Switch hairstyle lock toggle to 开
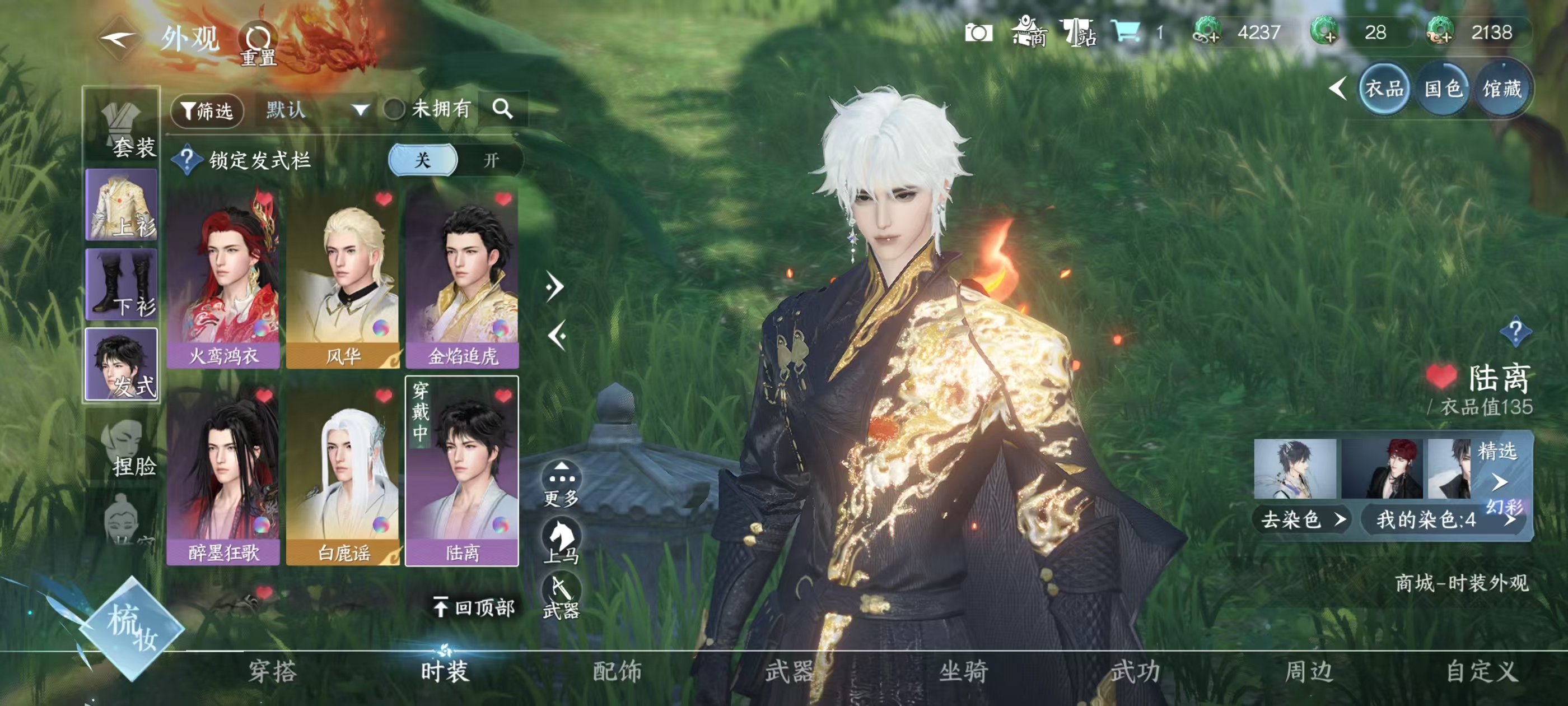The height and width of the screenshot is (706, 1568). click(x=491, y=160)
